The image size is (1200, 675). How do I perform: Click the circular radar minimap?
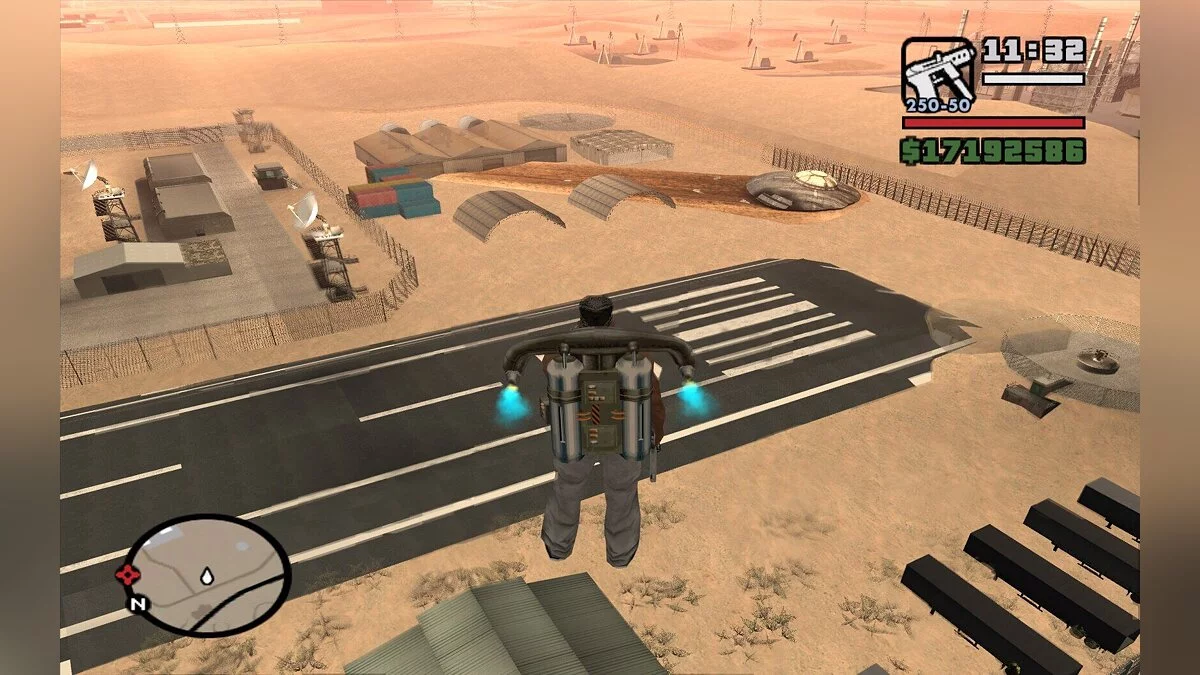[x=208, y=575]
